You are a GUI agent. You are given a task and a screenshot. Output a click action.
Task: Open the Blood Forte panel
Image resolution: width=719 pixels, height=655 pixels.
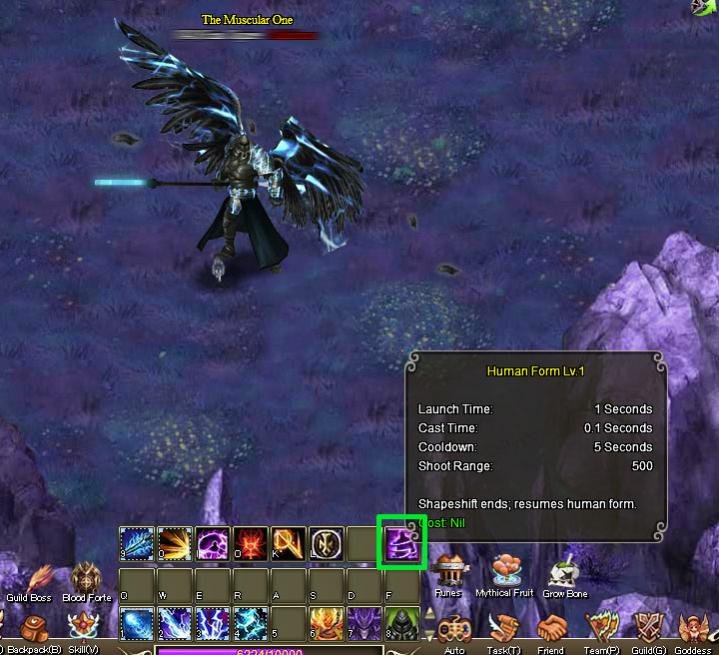(84, 579)
